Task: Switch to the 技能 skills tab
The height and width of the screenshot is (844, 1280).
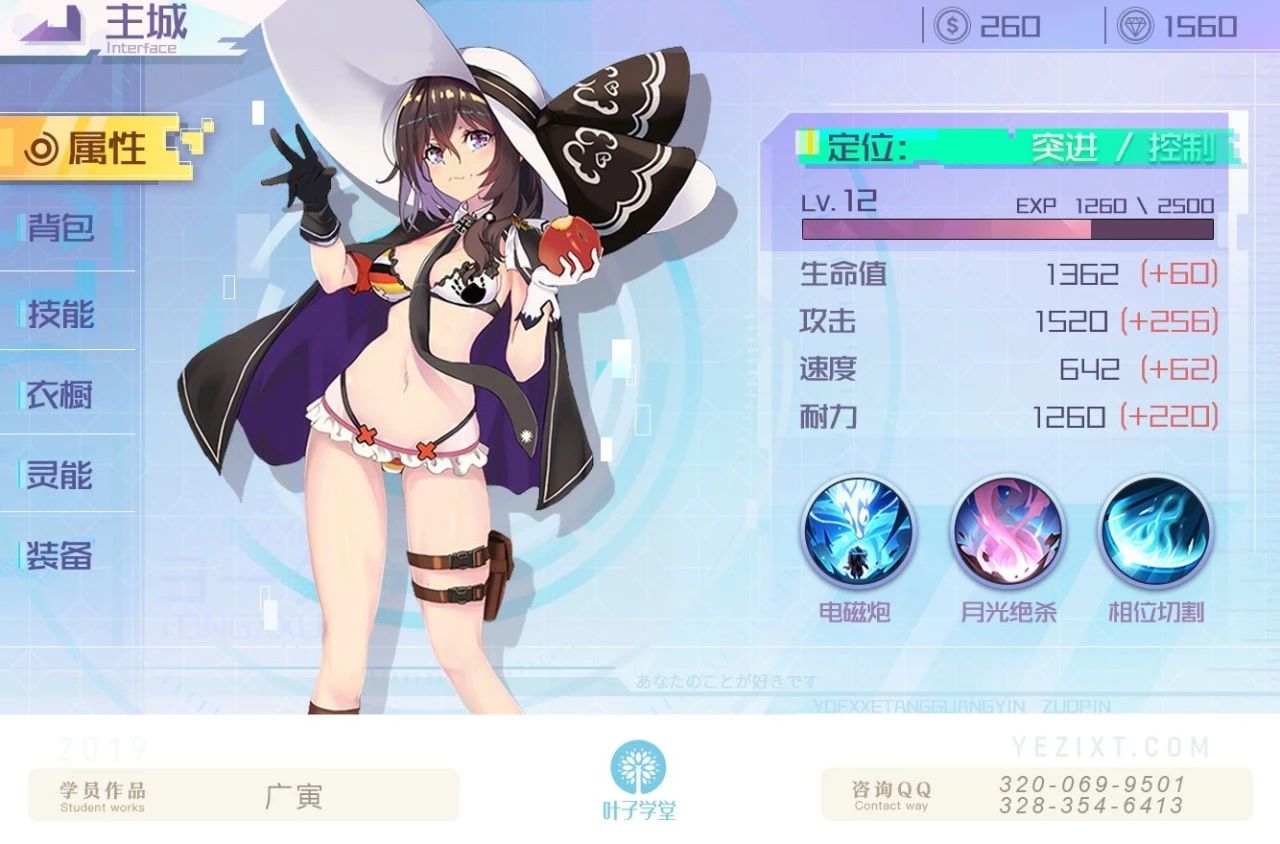Action: [62, 314]
